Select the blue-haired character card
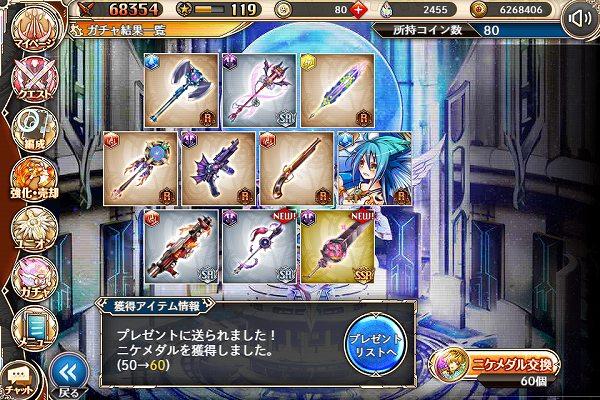 click(374, 167)
